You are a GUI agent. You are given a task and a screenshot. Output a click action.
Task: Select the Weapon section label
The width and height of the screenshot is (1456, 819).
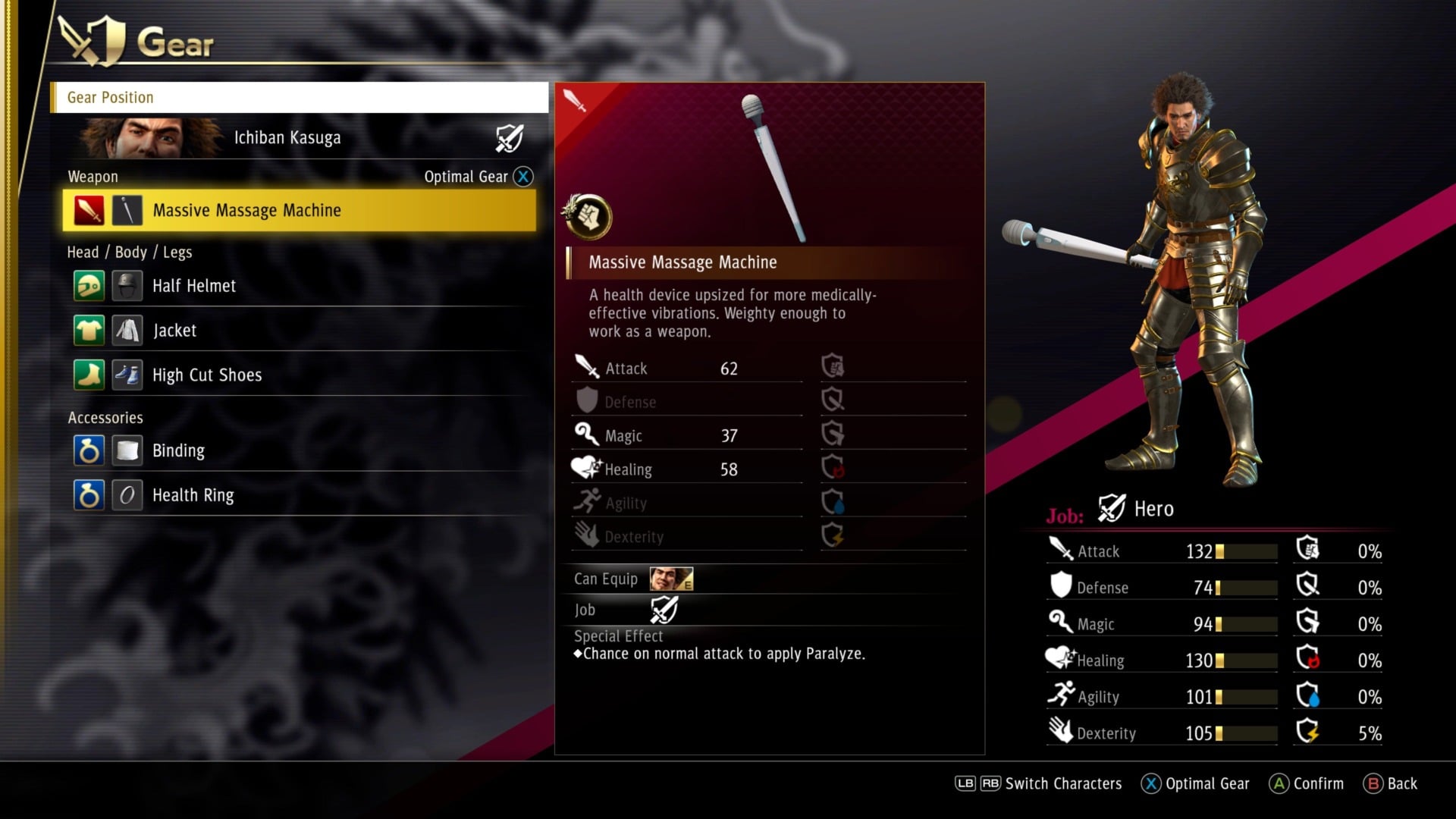pyautogui.click(x=93, y=176)
